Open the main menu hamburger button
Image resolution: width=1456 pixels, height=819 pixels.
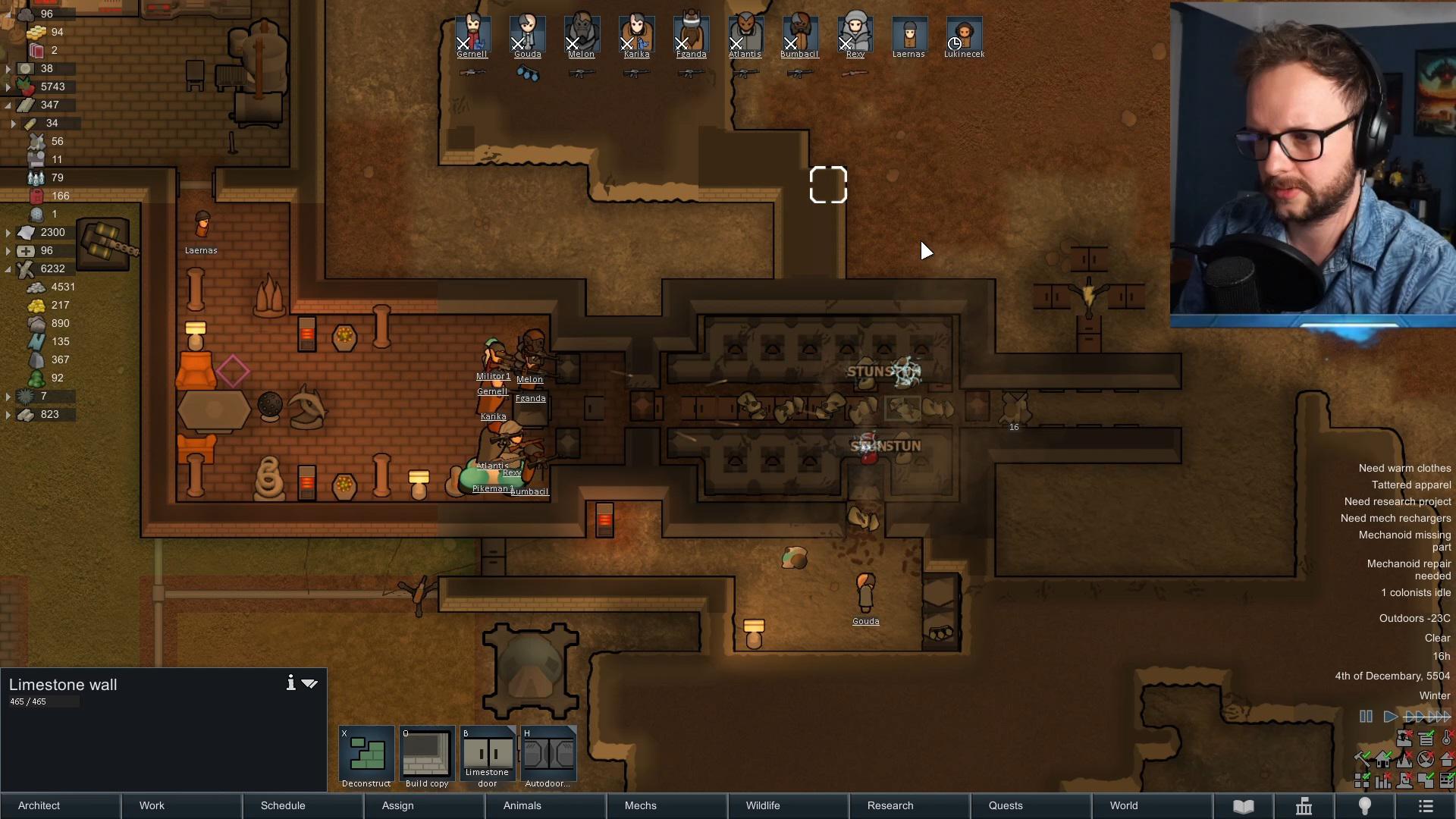(1426, 805)
